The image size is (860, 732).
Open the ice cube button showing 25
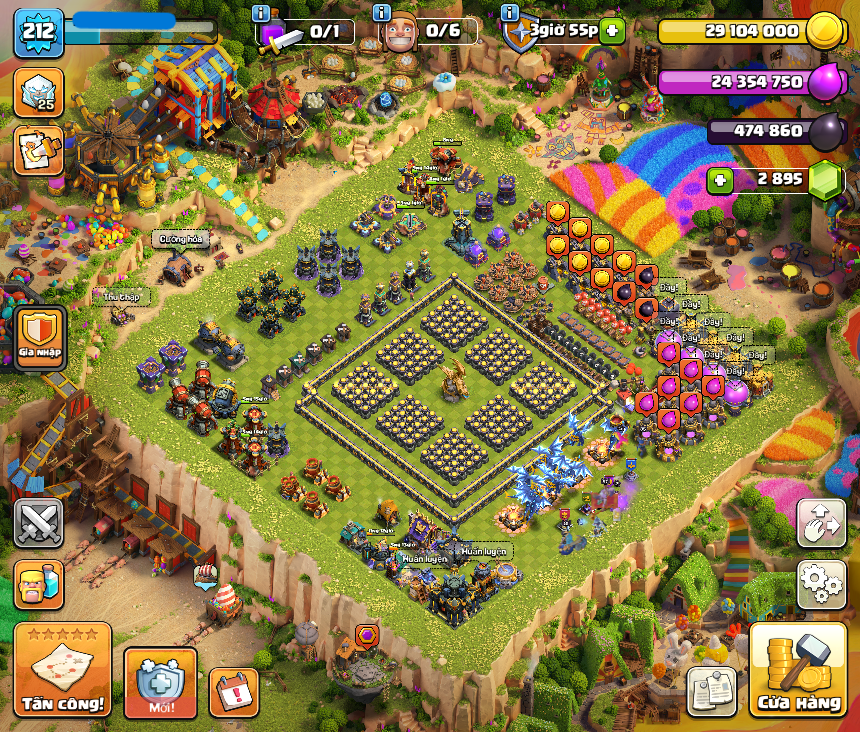pyautogui.click(x=39, y=92)
